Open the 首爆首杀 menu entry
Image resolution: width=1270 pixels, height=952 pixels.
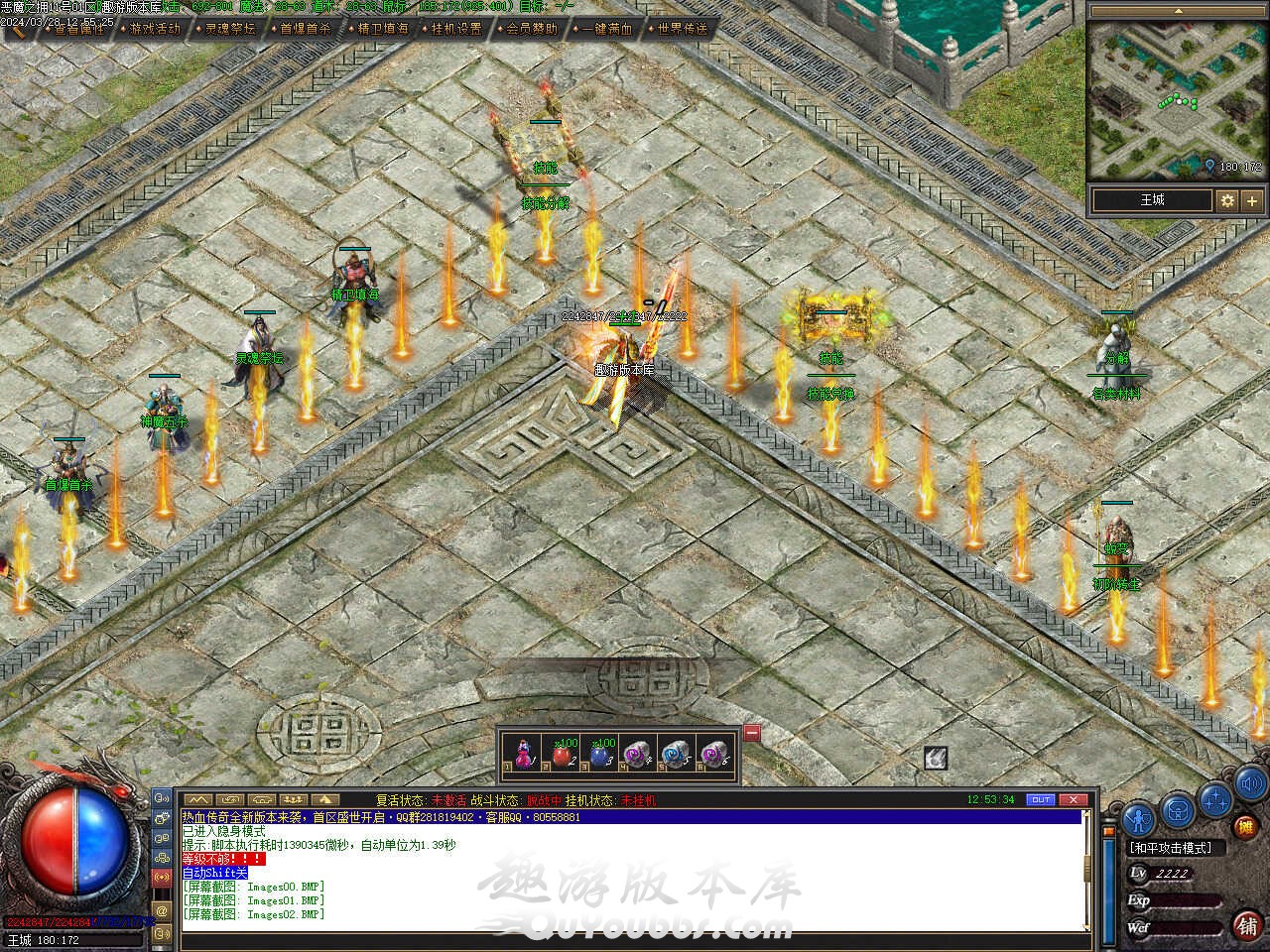305,29
